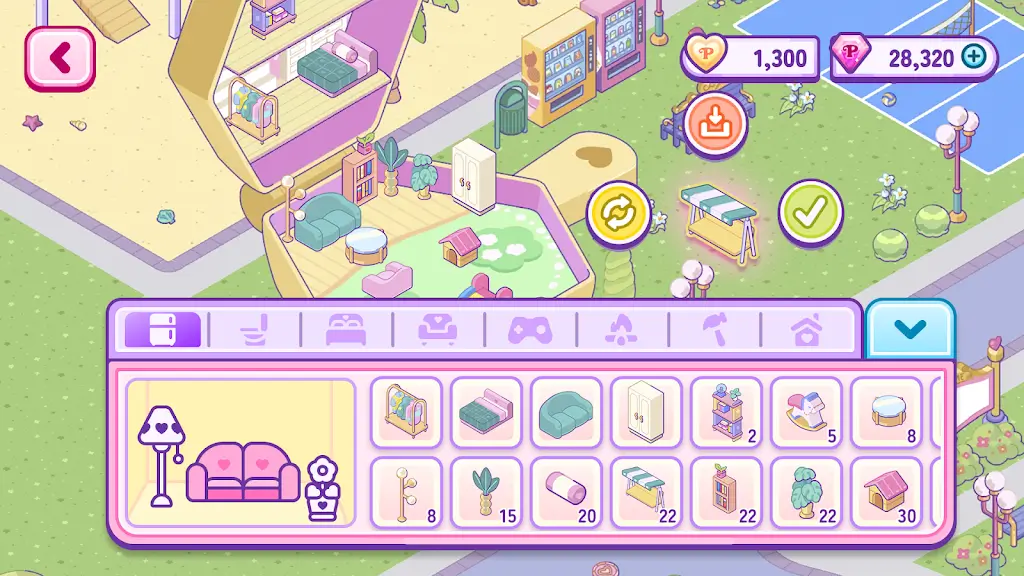Pick the rocking horse item
The width and height of the screenshot is (1024, 576).
[806, 411]
